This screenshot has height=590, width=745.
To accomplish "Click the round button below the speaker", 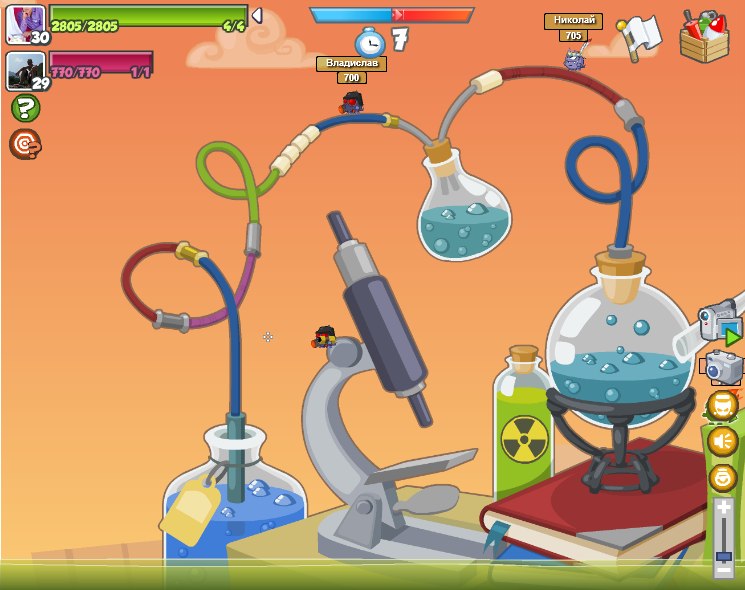I will coord(722,478).
